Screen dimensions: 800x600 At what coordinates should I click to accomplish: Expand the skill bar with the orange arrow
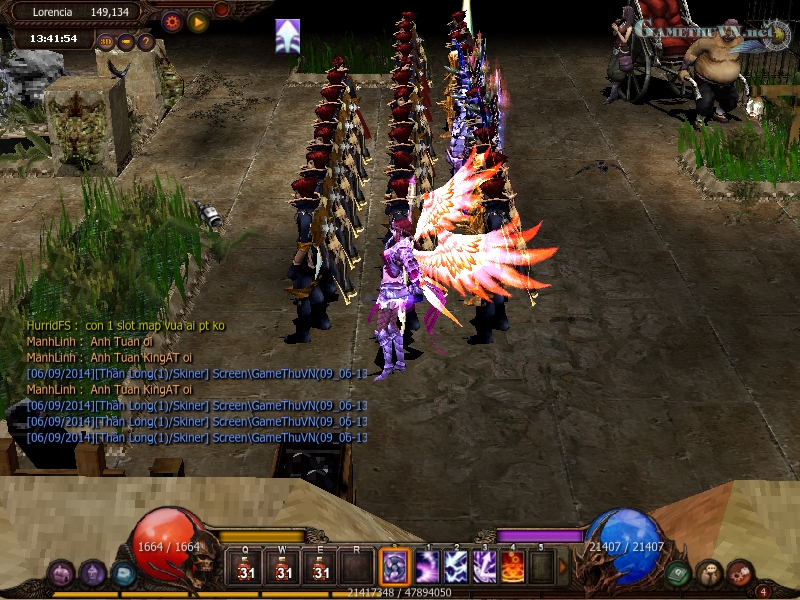[x=563, y=568]
